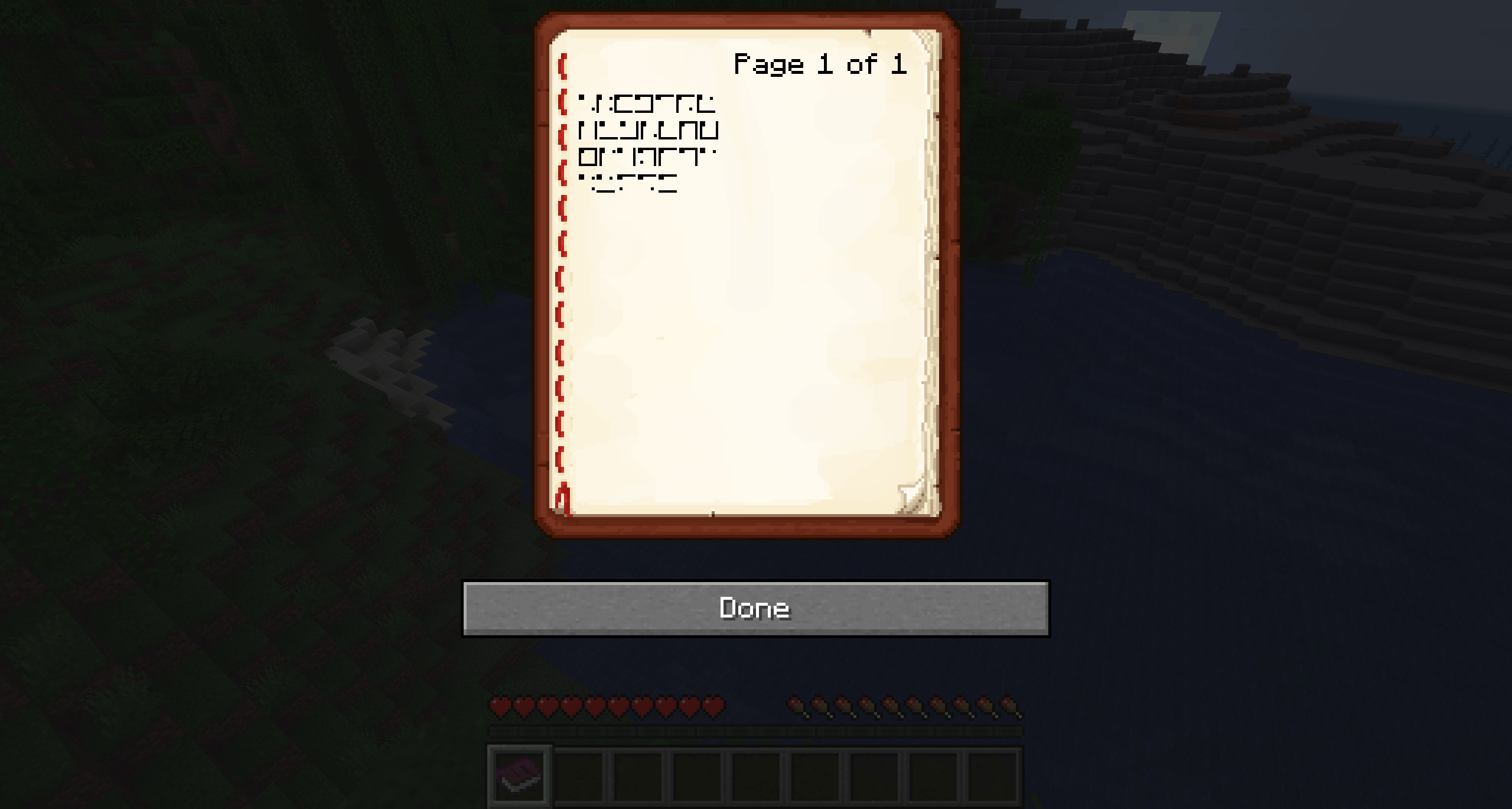Click the leftmost red heart icon
1512x809 pixels.
(499, 707)
